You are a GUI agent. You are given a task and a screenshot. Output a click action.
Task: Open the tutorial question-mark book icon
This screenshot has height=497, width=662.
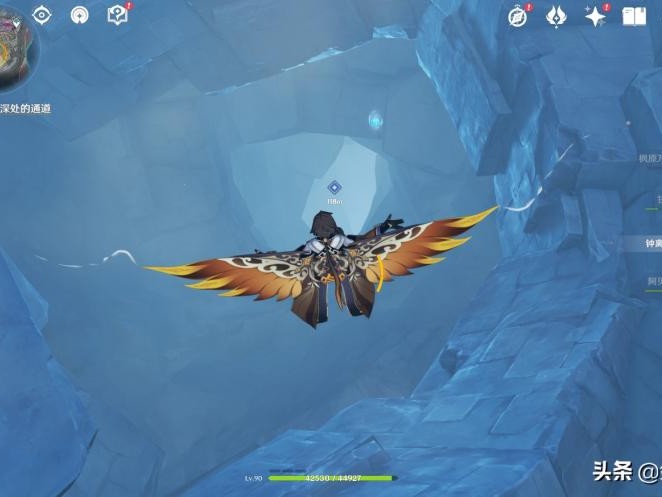(117, 15)
